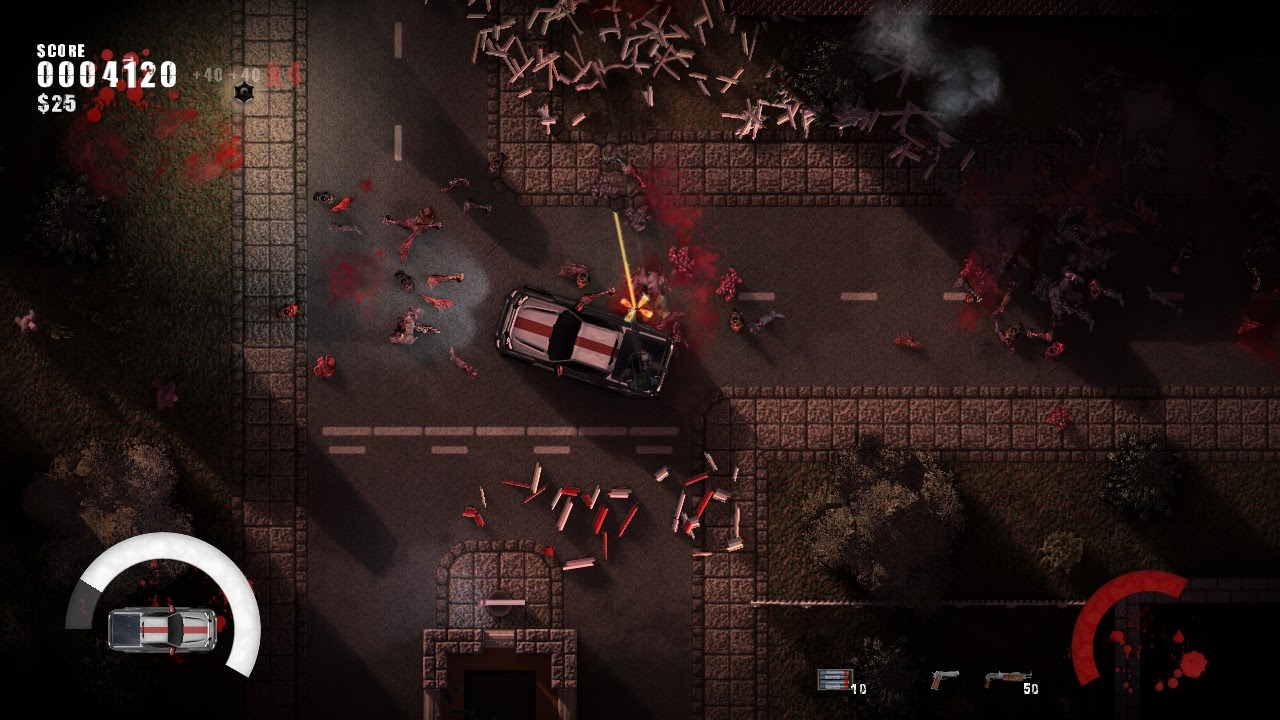
Task: Select the shotgun weapon icon
Action: tap(1006, 679)
